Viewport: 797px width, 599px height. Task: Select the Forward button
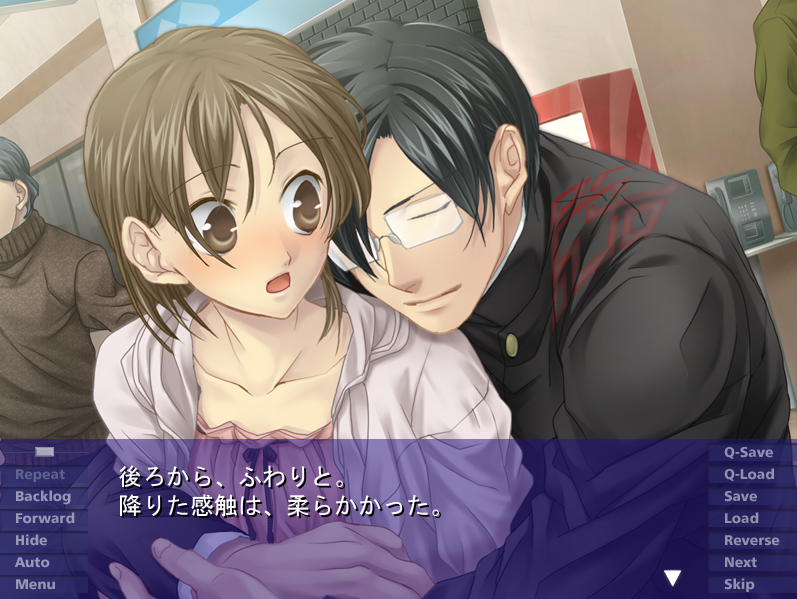pos(44,519)
